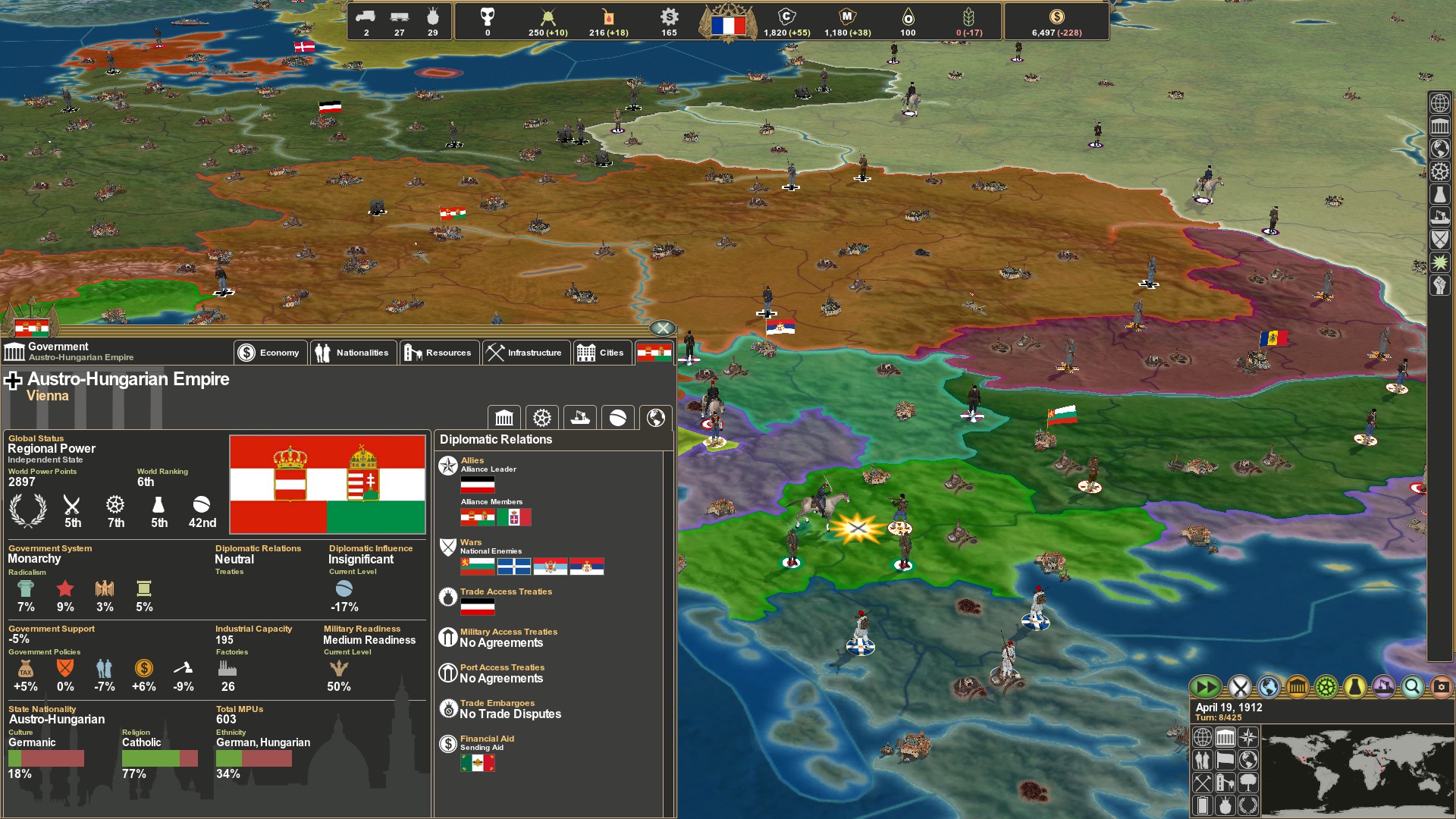Switch to the Economy tab
This screenshot has height=819, width=1456.
click(x=270, y=352)
